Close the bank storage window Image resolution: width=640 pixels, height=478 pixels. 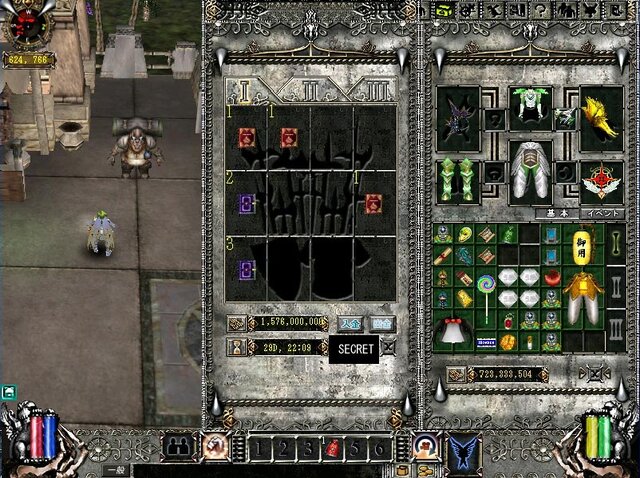(388, 348)
